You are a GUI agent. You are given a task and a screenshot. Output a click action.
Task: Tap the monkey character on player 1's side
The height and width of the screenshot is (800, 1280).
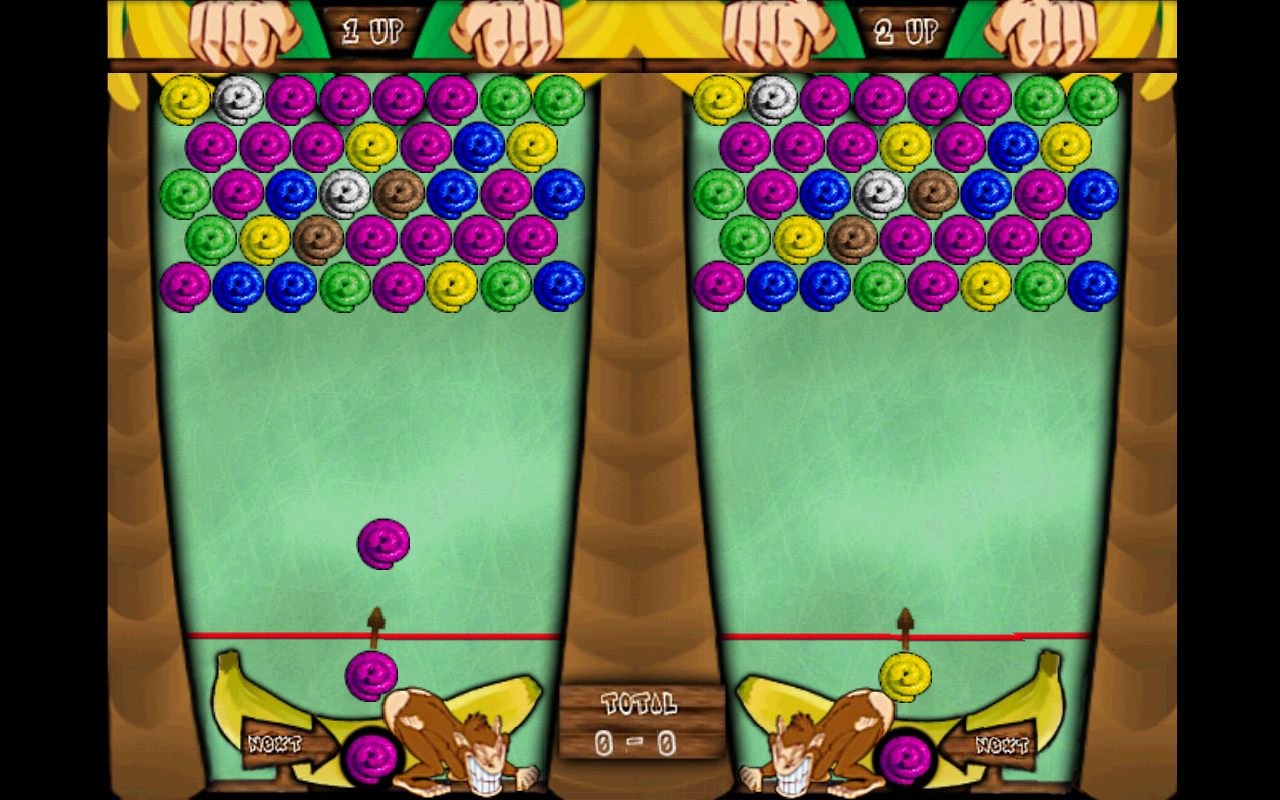tap(440, 740)
